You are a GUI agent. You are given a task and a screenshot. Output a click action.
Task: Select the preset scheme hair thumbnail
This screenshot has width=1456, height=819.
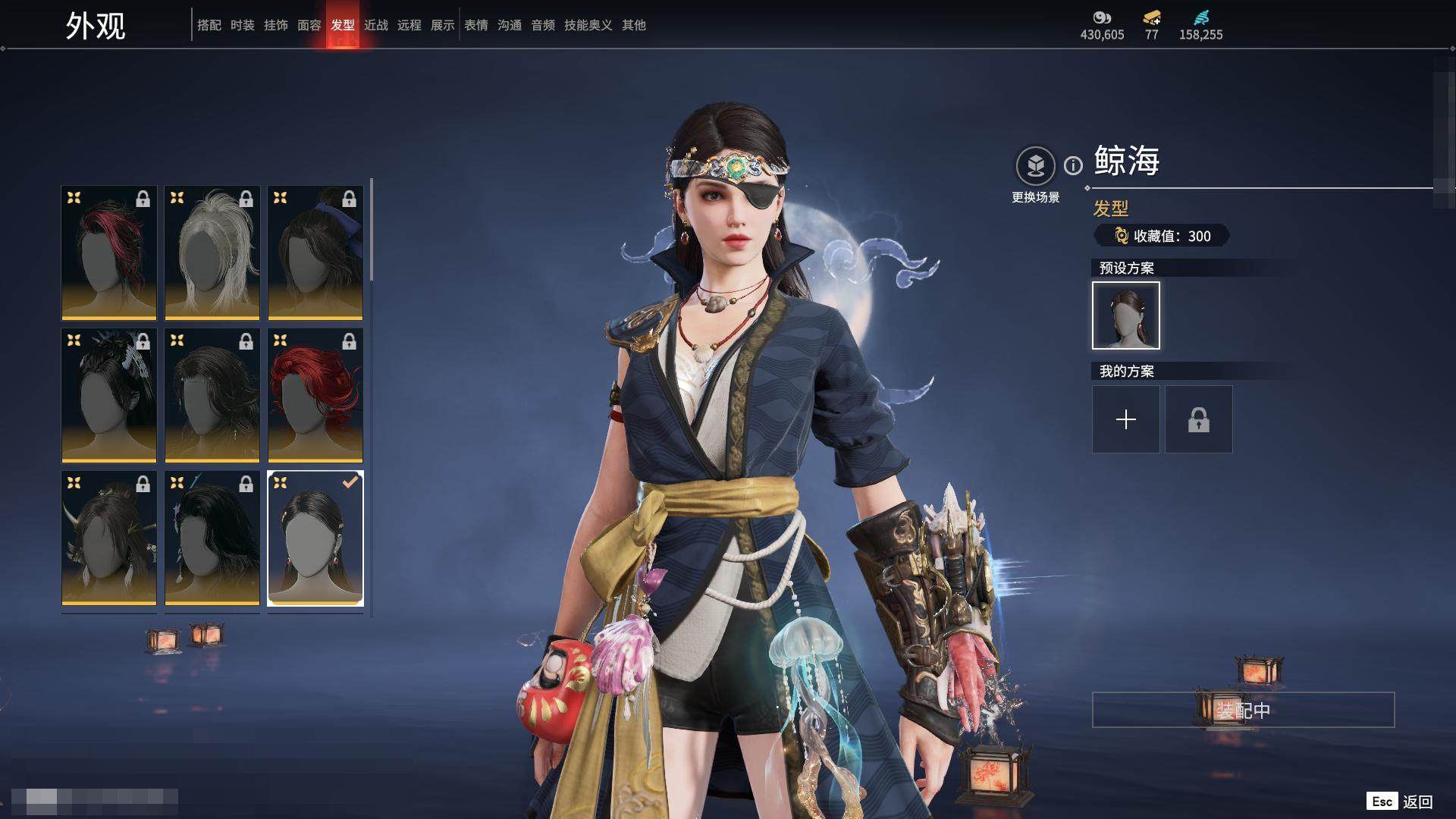coord(1126,315)
